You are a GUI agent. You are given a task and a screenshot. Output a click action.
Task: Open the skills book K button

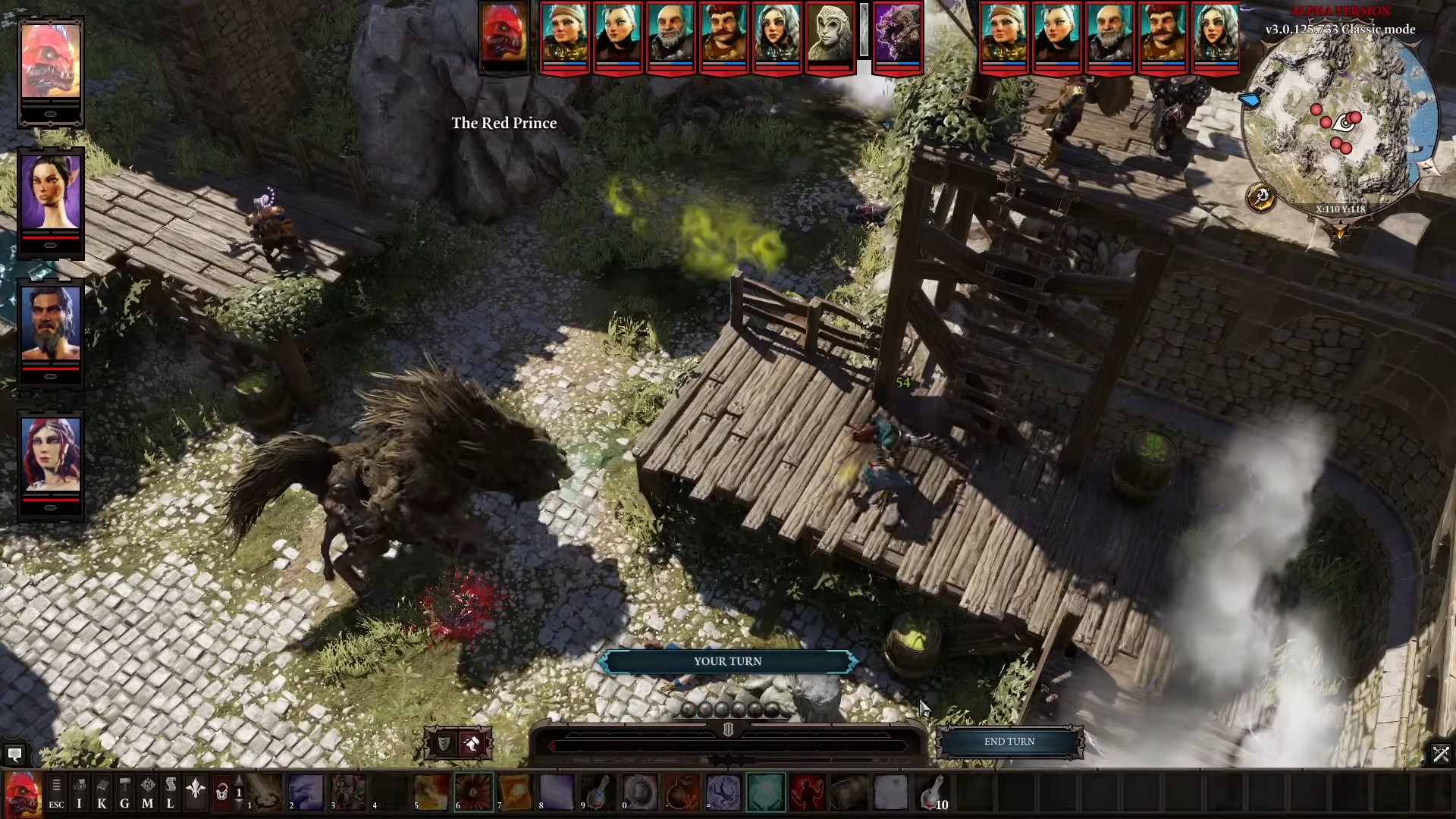(x=102, y=793)
